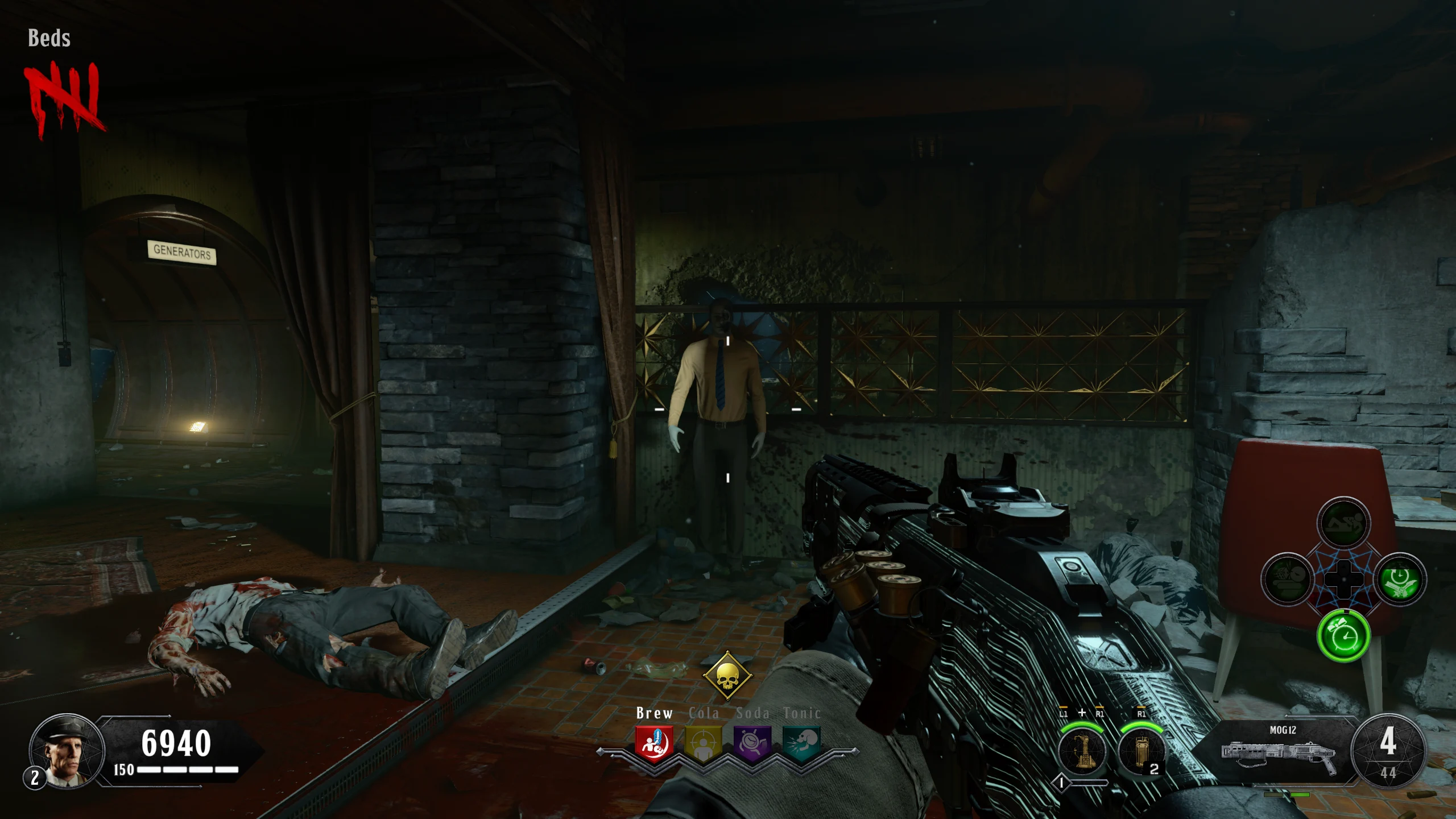1456x819 pixels.
Task: Activate the crossed weapons timer elixir
Action: (x=1400, y=580)
